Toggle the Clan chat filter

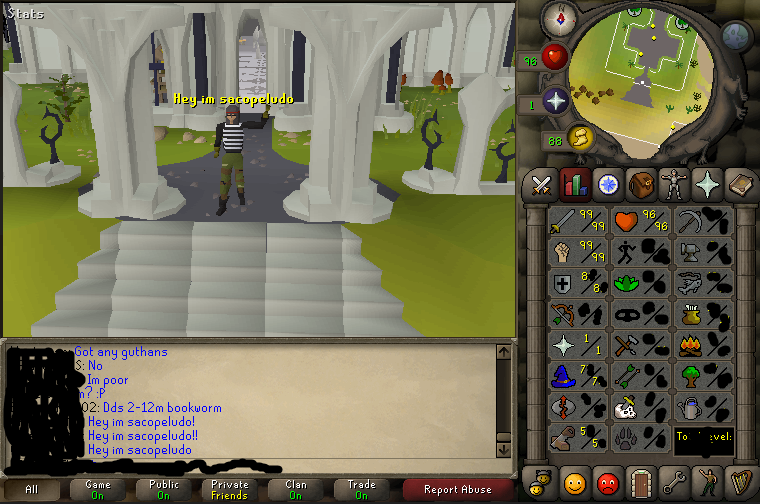pyautogui.click(x=296, y=489)
